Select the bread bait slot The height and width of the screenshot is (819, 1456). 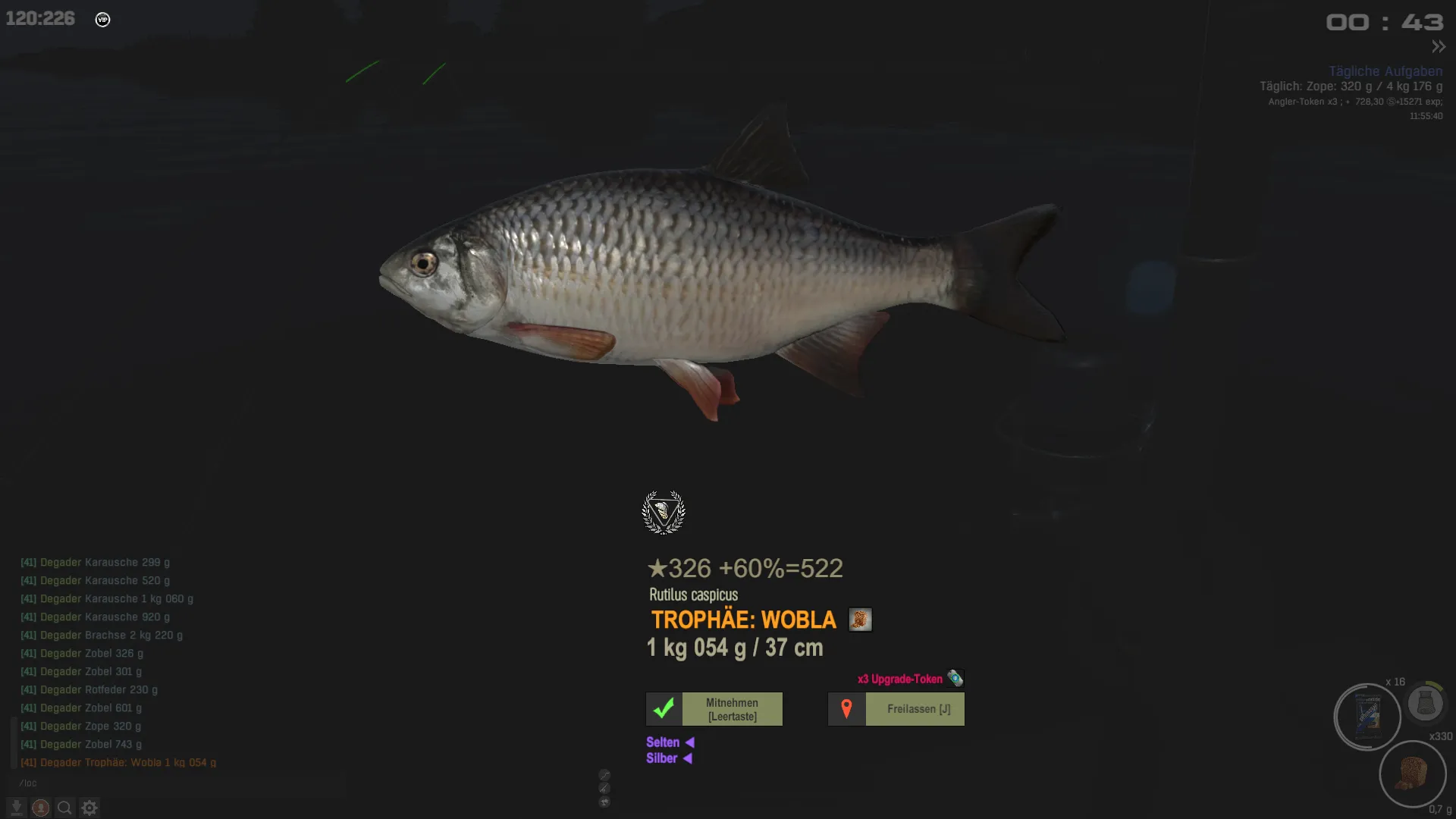click(1412, 774)
